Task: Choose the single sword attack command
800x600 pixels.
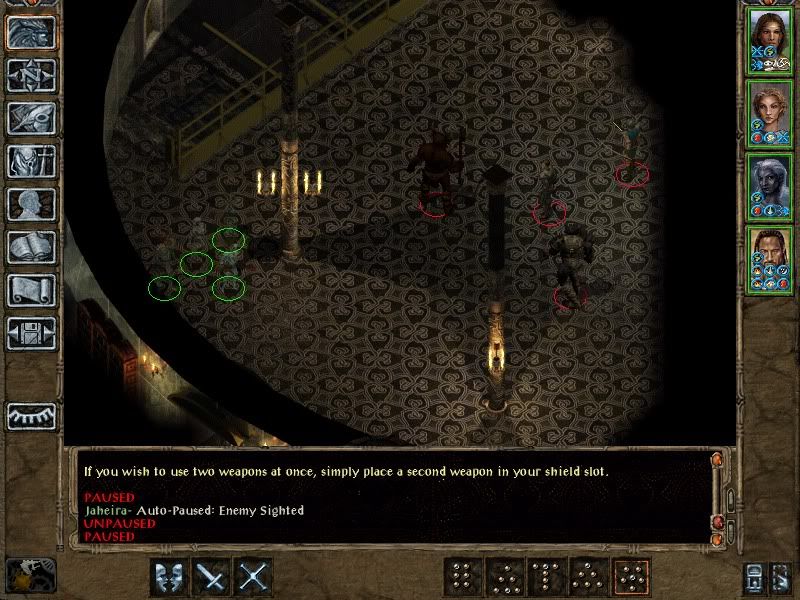Action: pyautogui.click(x=213, y=577)
